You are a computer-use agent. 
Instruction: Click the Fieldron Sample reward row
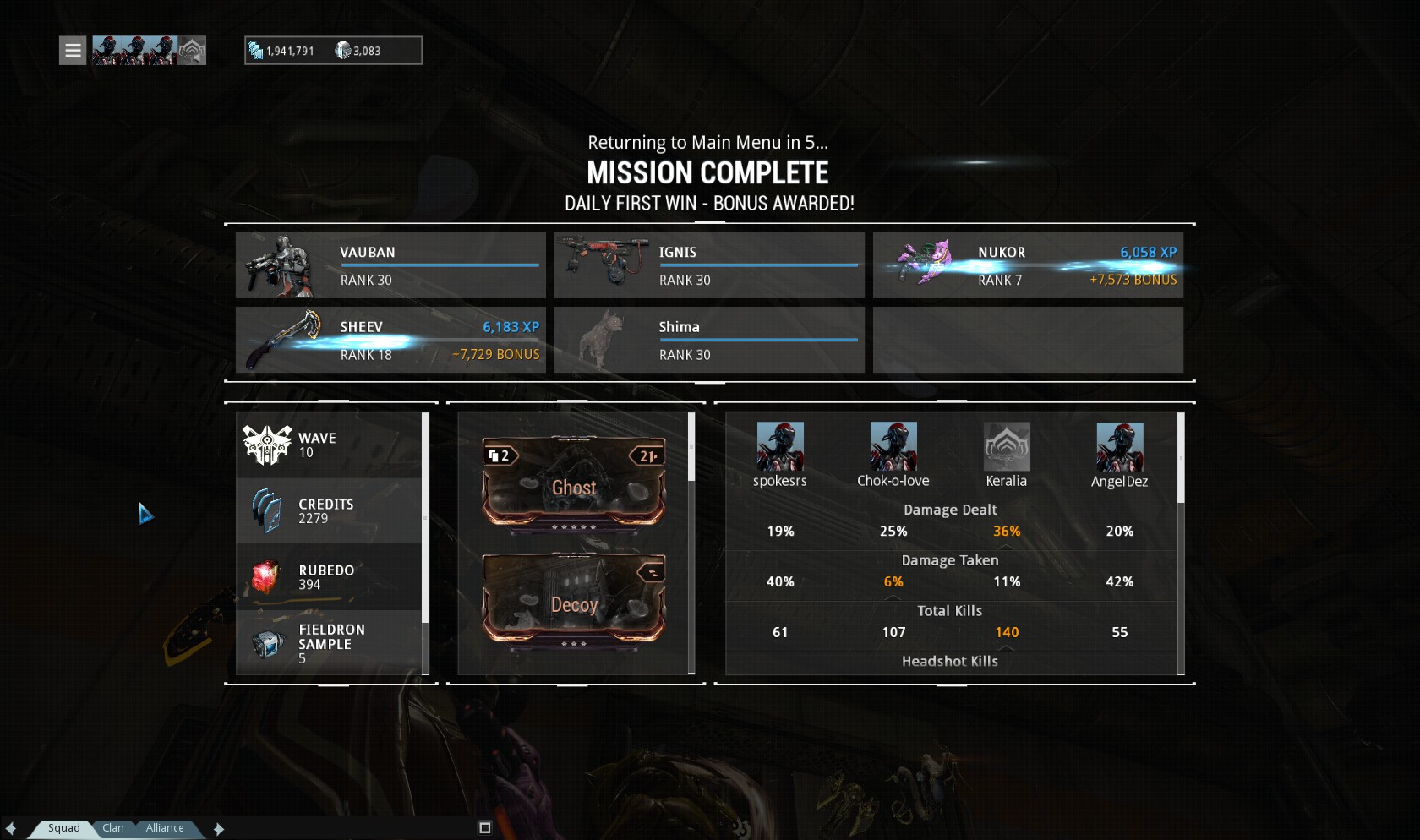(329, 643)
